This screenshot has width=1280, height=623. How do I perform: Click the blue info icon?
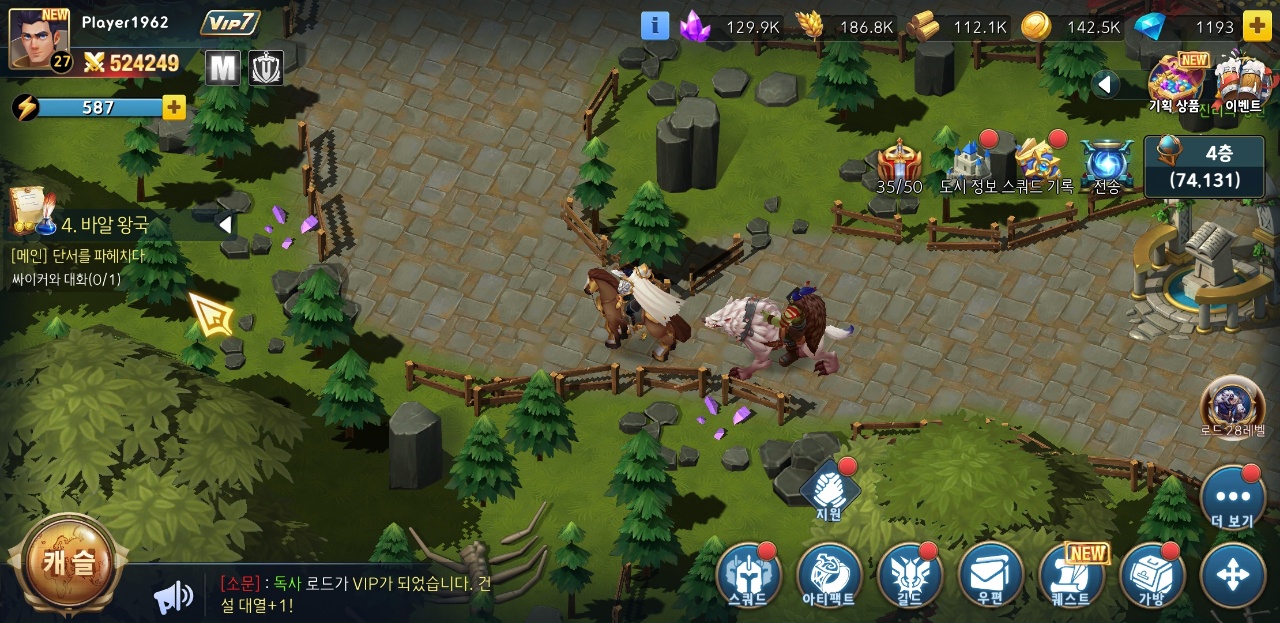(x=655, y=26)
